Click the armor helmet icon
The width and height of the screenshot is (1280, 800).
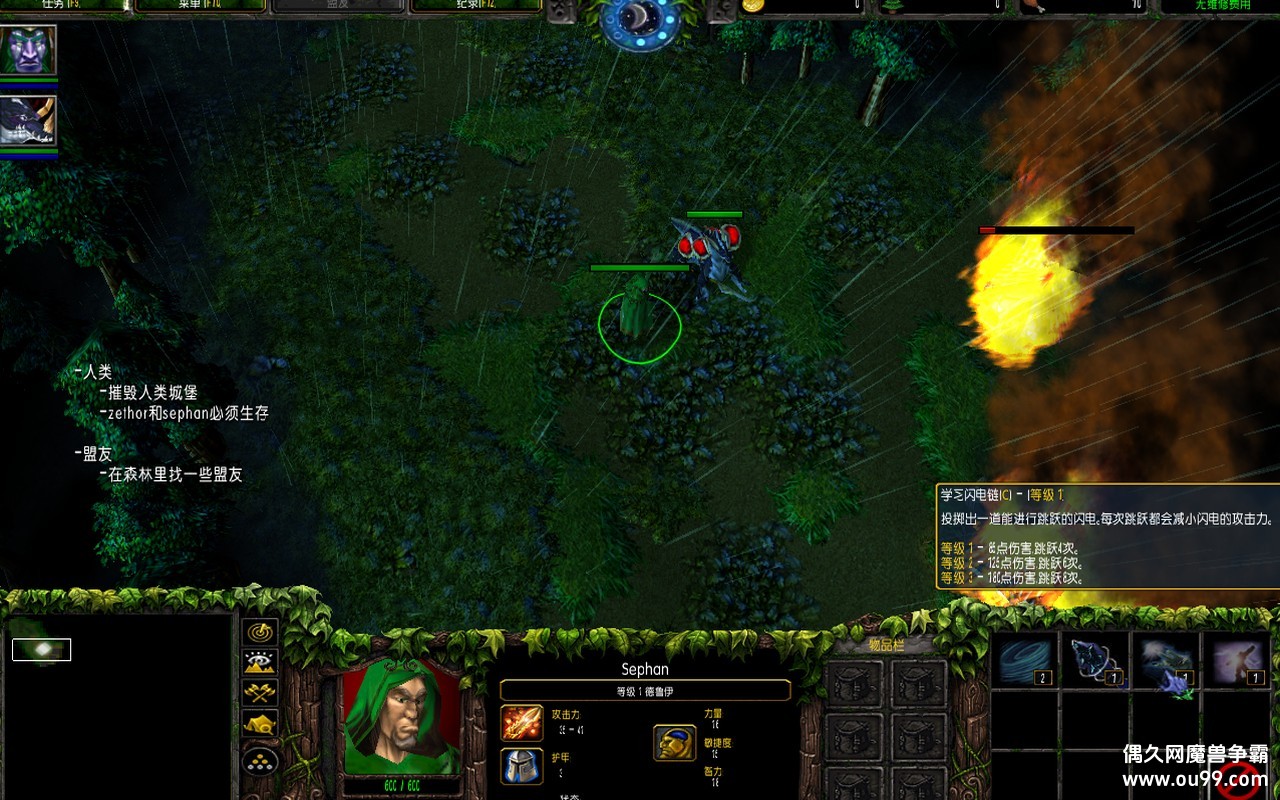click(521, 766)
